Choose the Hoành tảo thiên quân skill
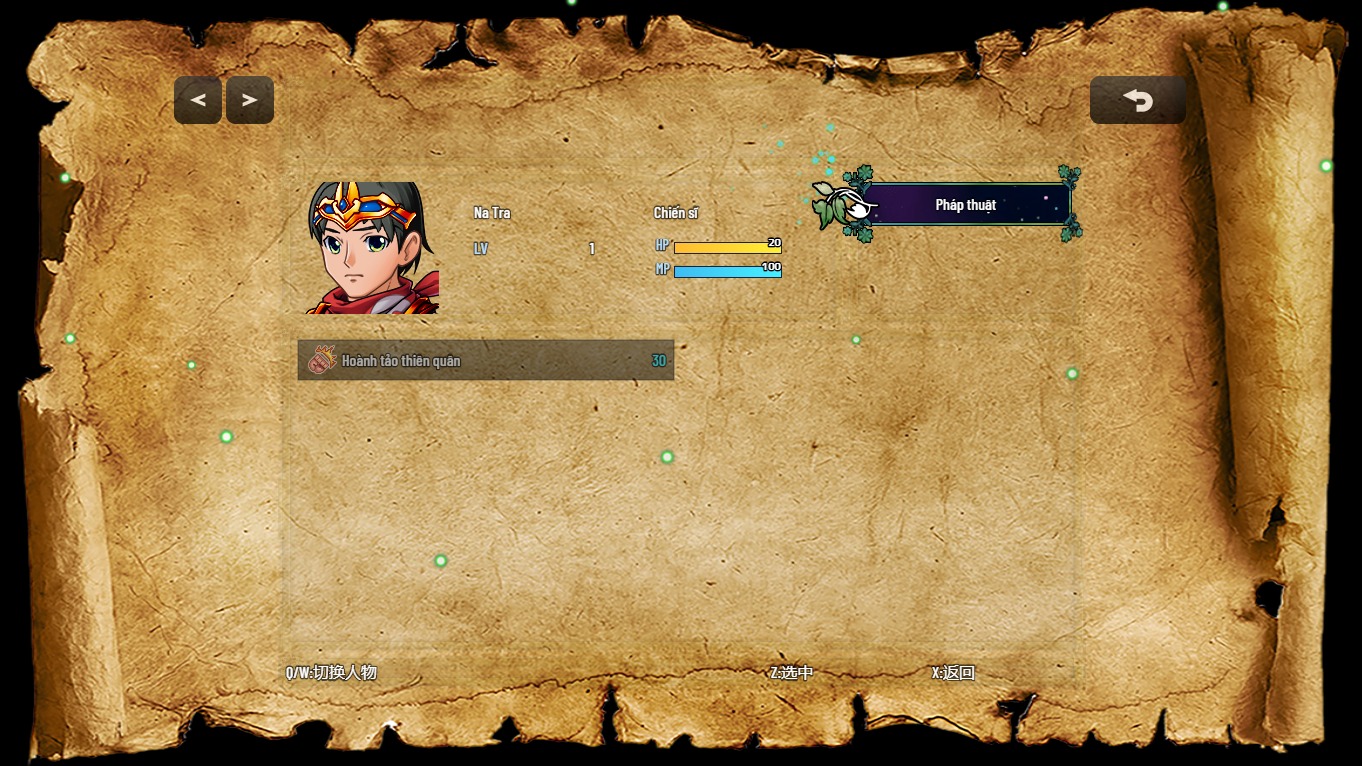 click(485, 360)
